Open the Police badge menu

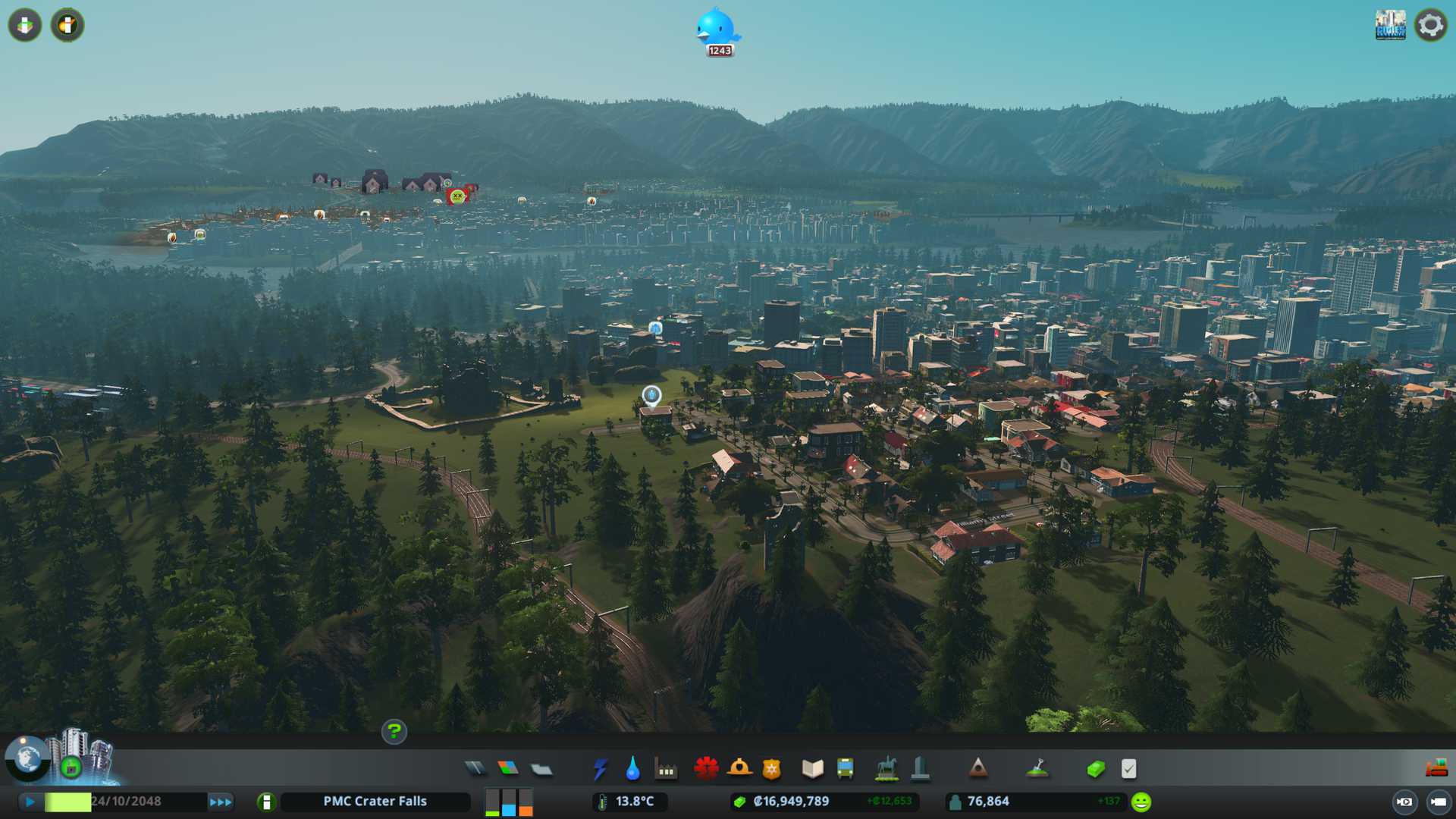tap(771, 769)
